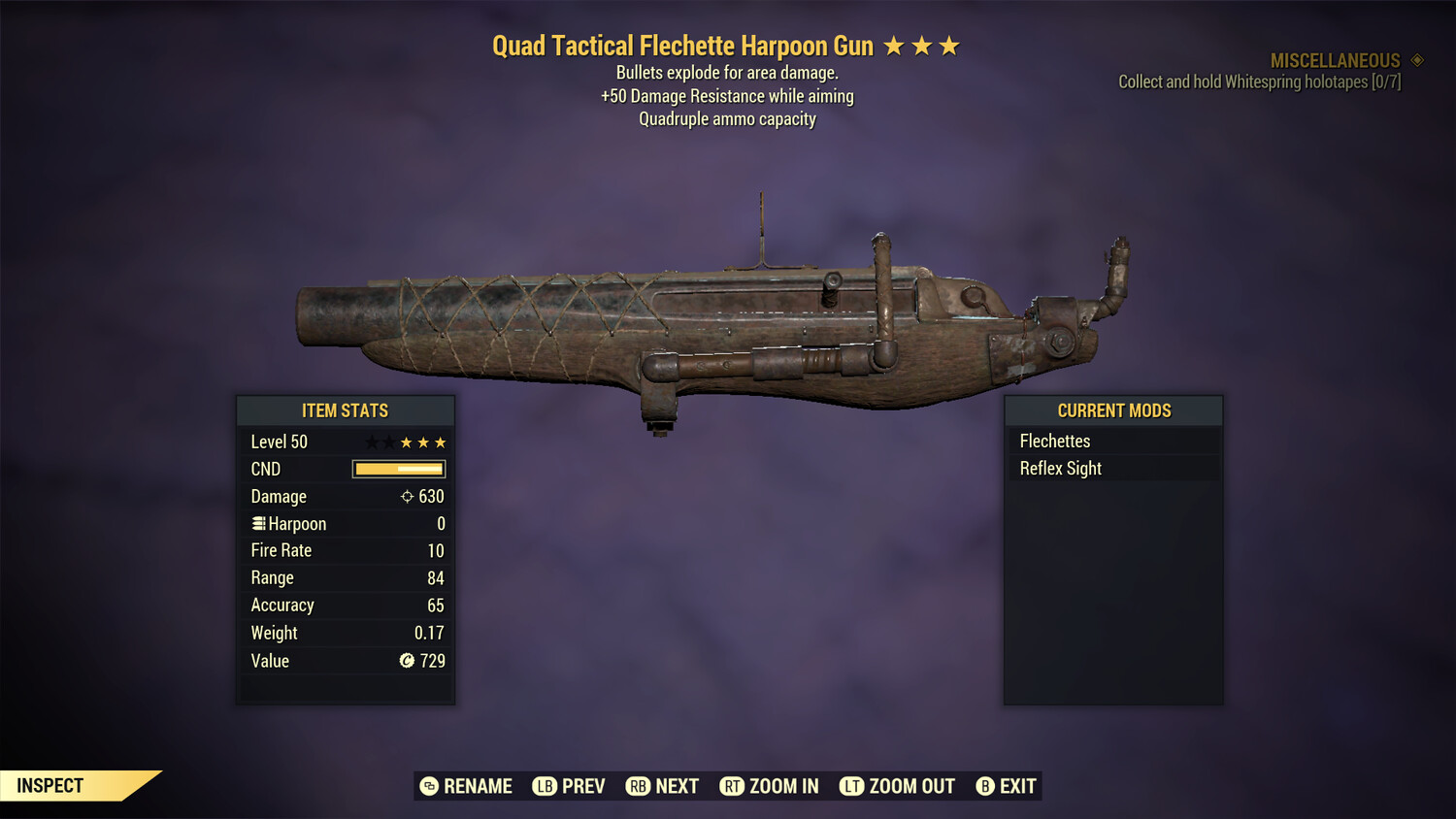Click the diamond icon next to MISCELLANEOUS
Viewport: 1456px width, 819px height.
coord(1416,60)
